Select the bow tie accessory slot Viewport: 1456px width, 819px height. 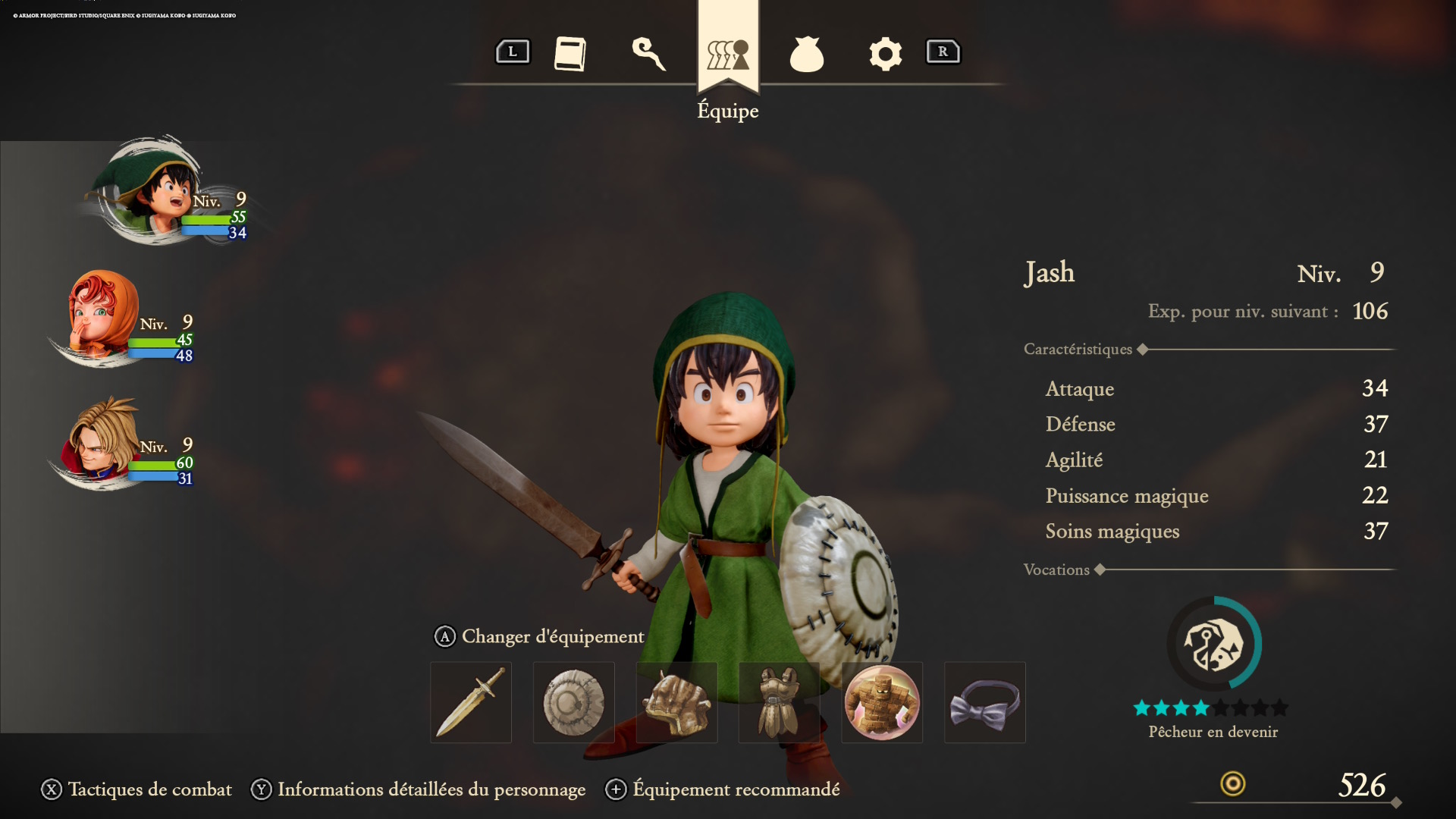pyautogui.click(x=984, y=702)
